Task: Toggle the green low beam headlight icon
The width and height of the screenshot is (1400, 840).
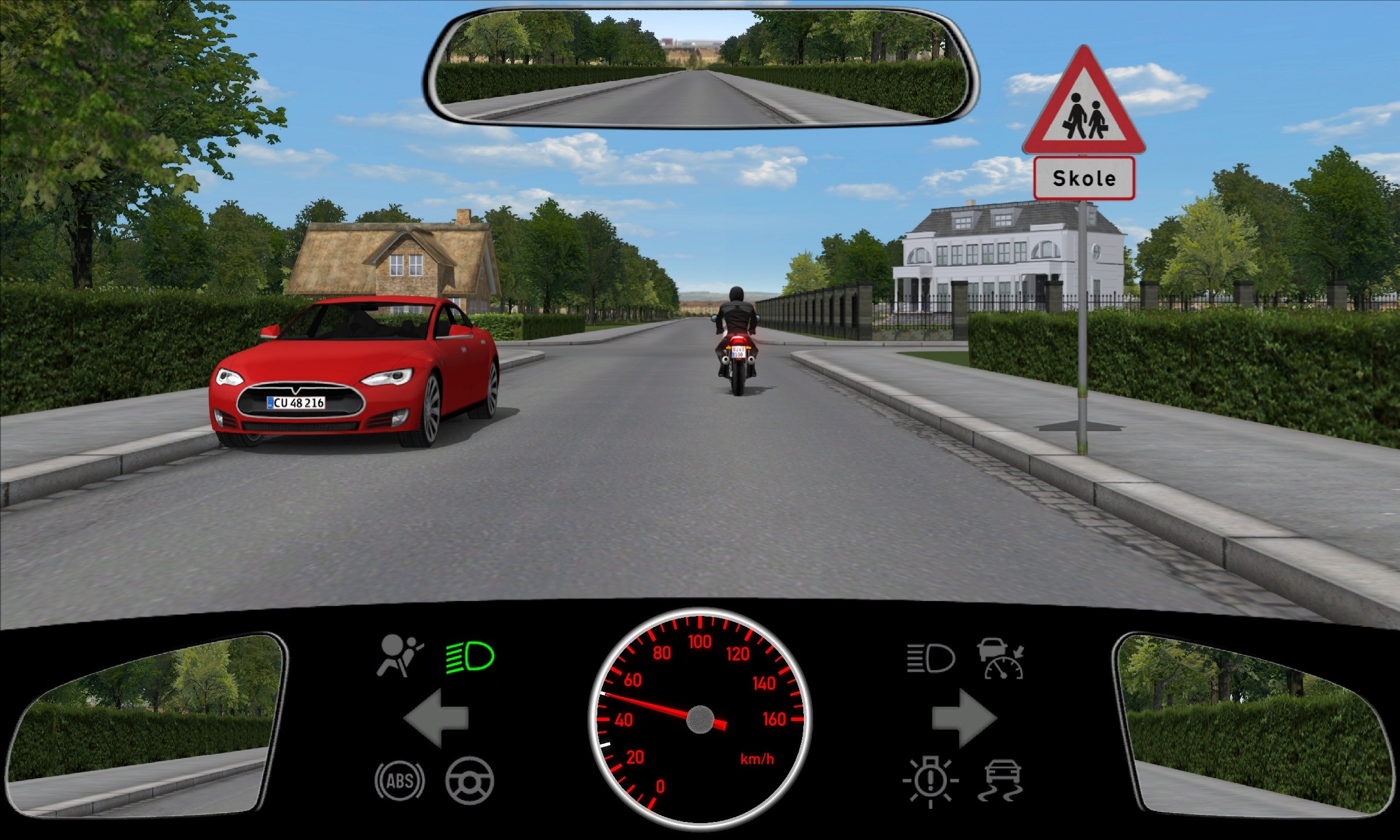Action: point(470,657)
